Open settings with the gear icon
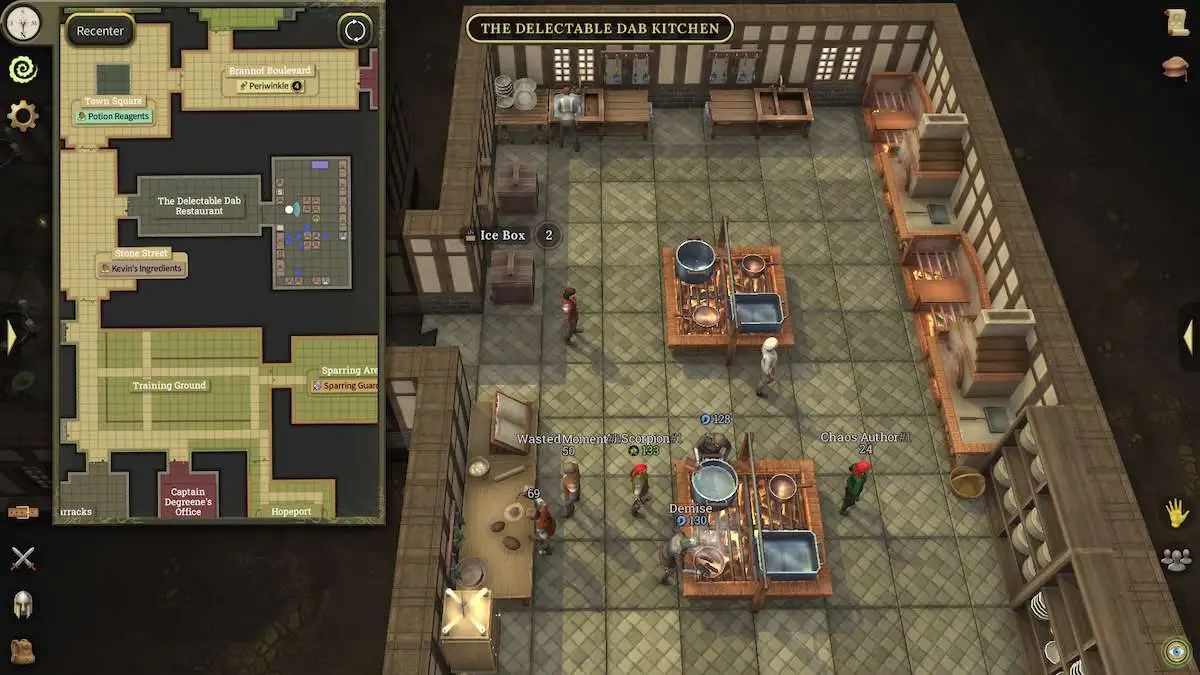The image size is (1200, 675). (x=22, y=116)
